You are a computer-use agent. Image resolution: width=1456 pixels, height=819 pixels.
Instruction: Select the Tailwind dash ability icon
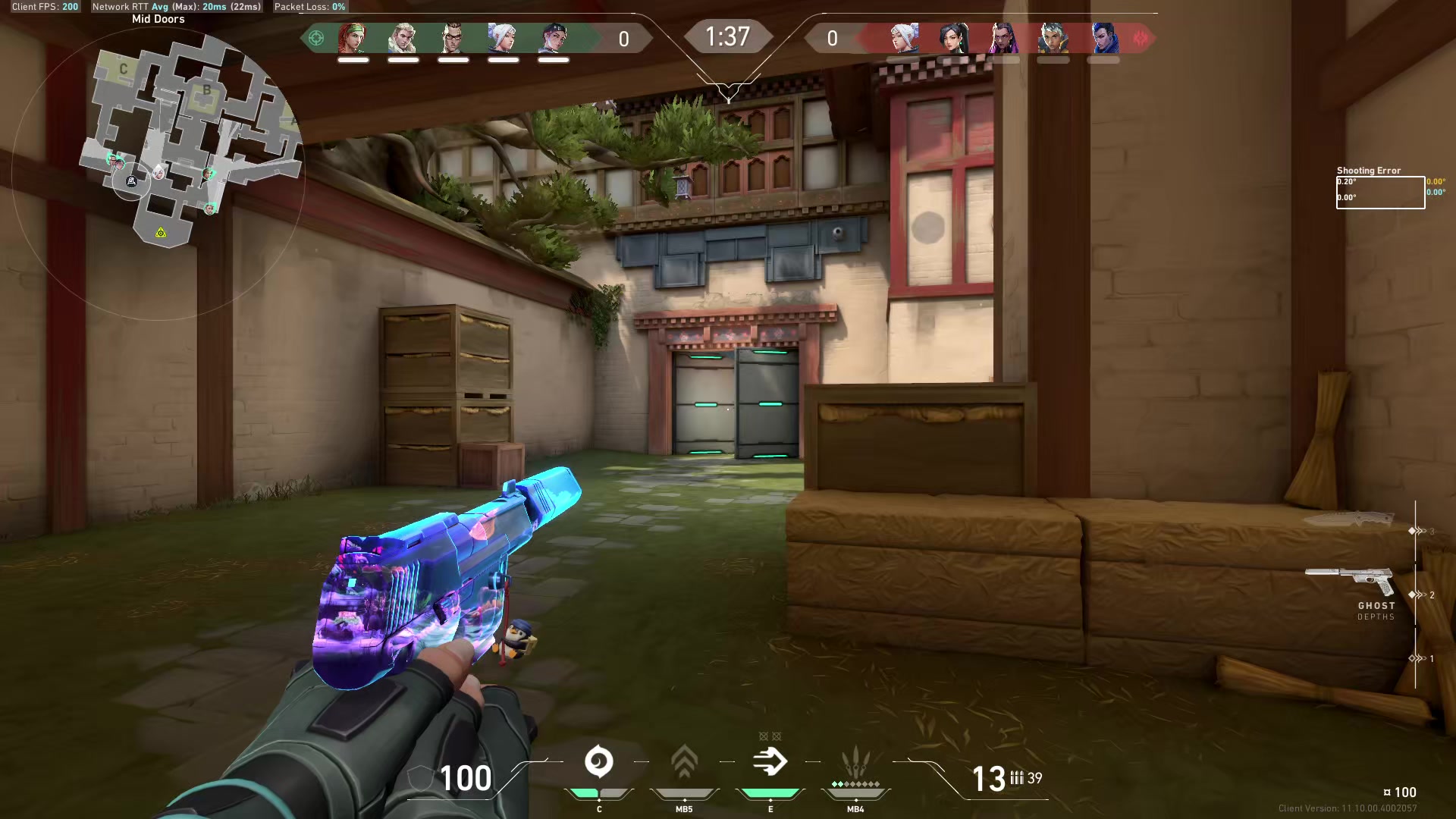770,761
